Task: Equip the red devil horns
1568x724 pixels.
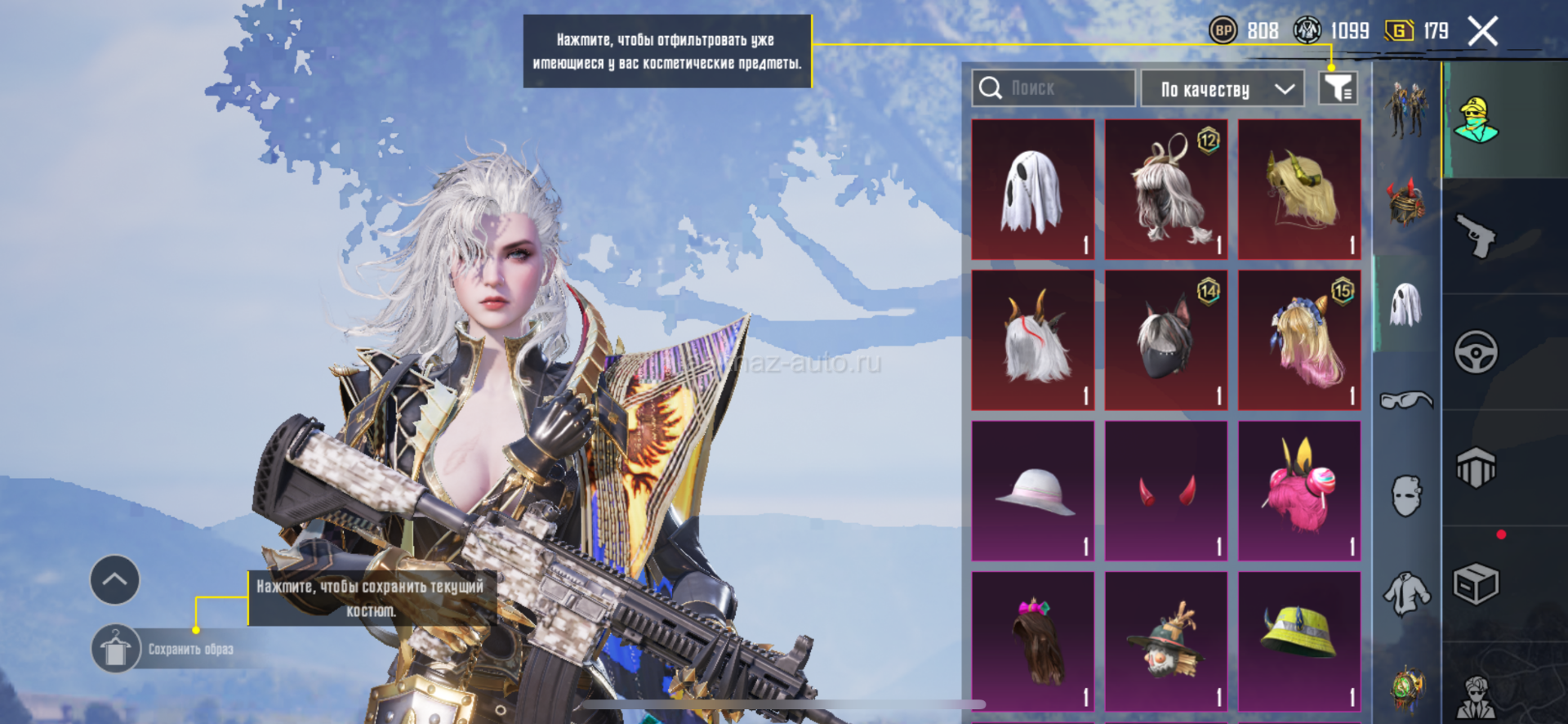Action: 1166,491
